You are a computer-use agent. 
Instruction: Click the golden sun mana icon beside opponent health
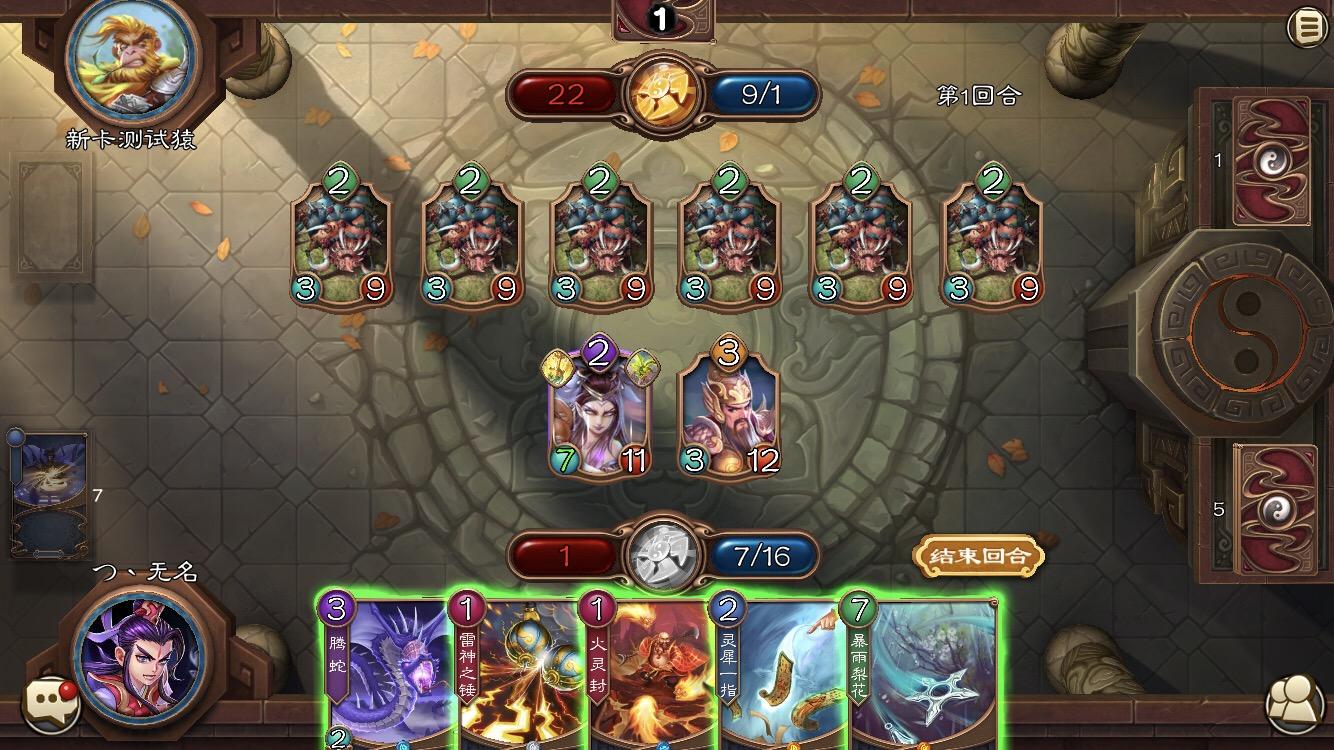click(x=664, y=94)
